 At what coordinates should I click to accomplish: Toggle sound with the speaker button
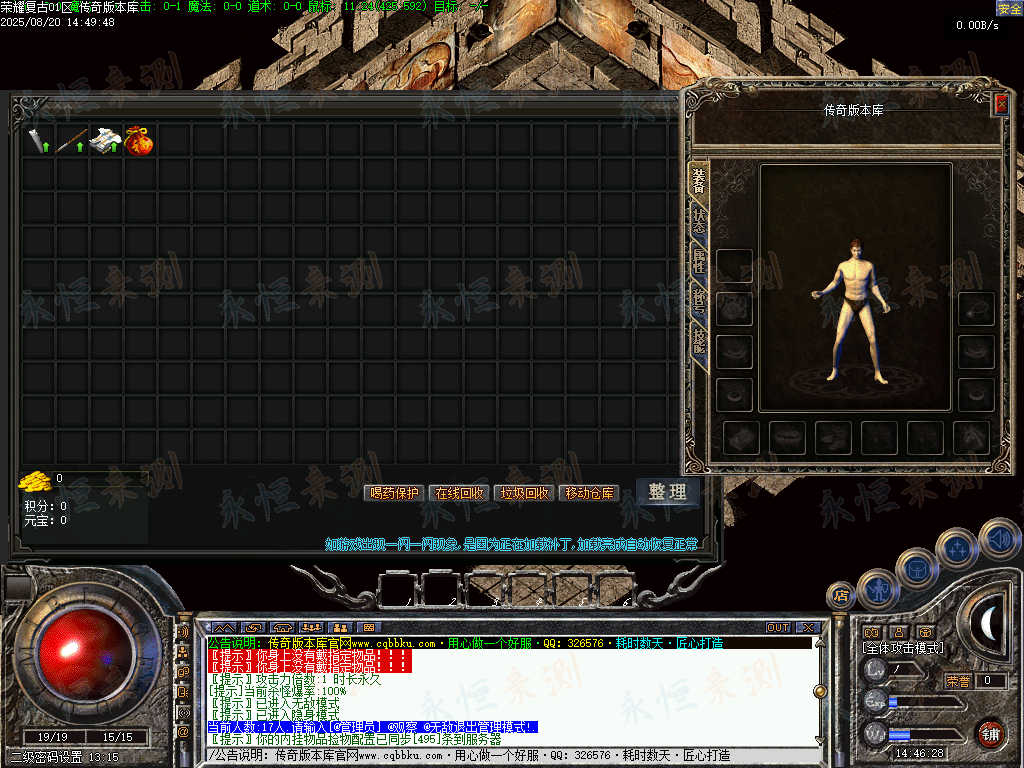[999, 538]
